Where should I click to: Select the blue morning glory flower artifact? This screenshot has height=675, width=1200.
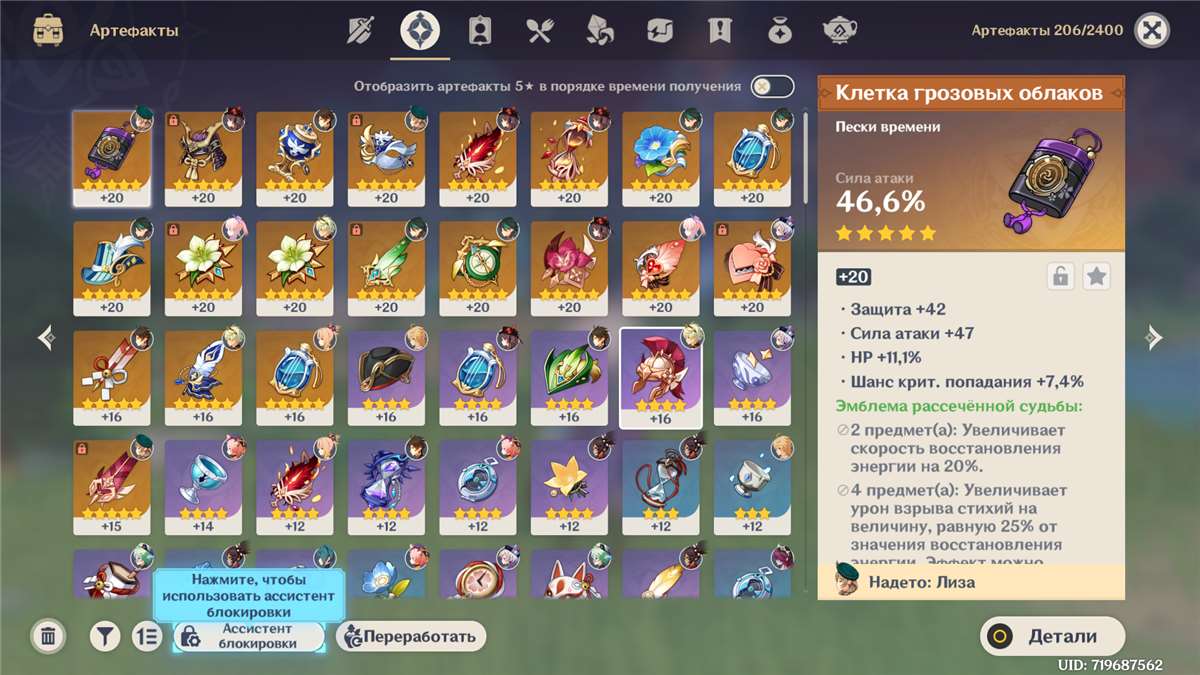(x=660, y=156)
